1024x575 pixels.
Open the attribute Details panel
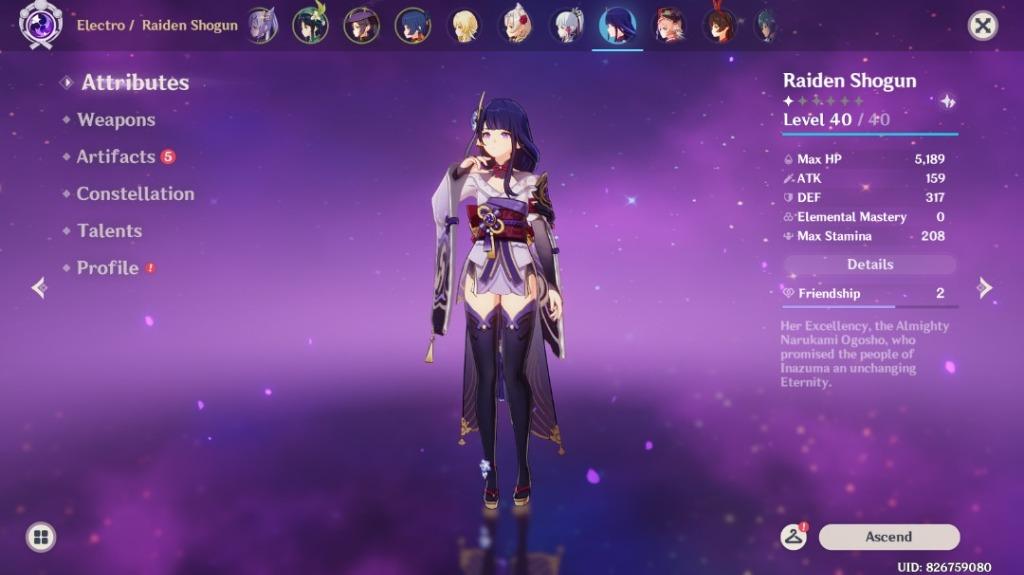point(870,265)
